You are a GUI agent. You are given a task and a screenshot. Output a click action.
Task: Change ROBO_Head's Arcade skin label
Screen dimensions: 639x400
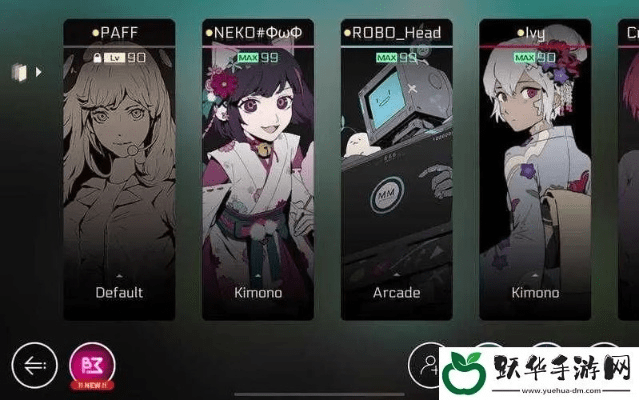(396, 292)
